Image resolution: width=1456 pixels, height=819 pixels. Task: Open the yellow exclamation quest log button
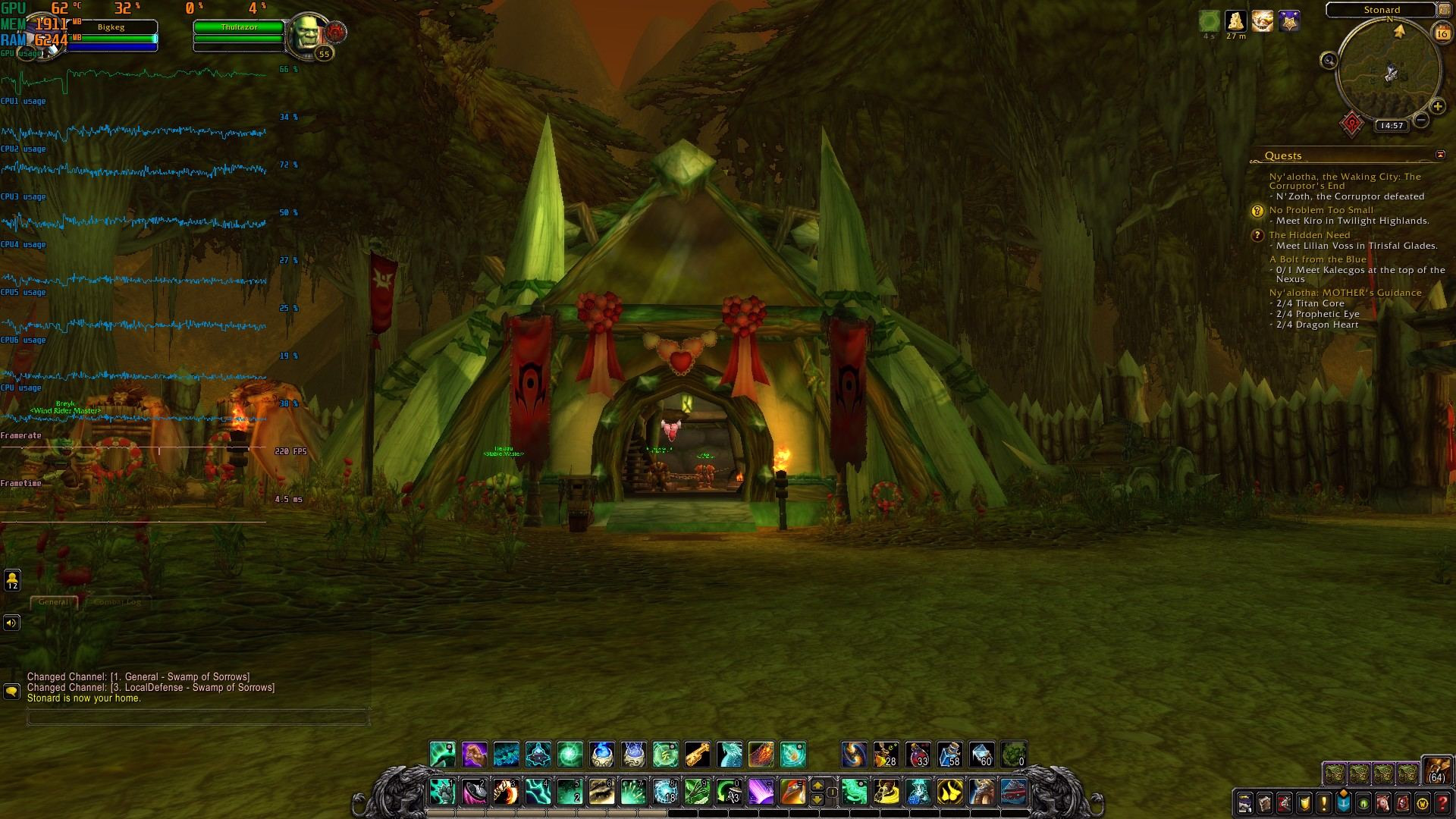pyautogui.click(x=1324, y=802)
